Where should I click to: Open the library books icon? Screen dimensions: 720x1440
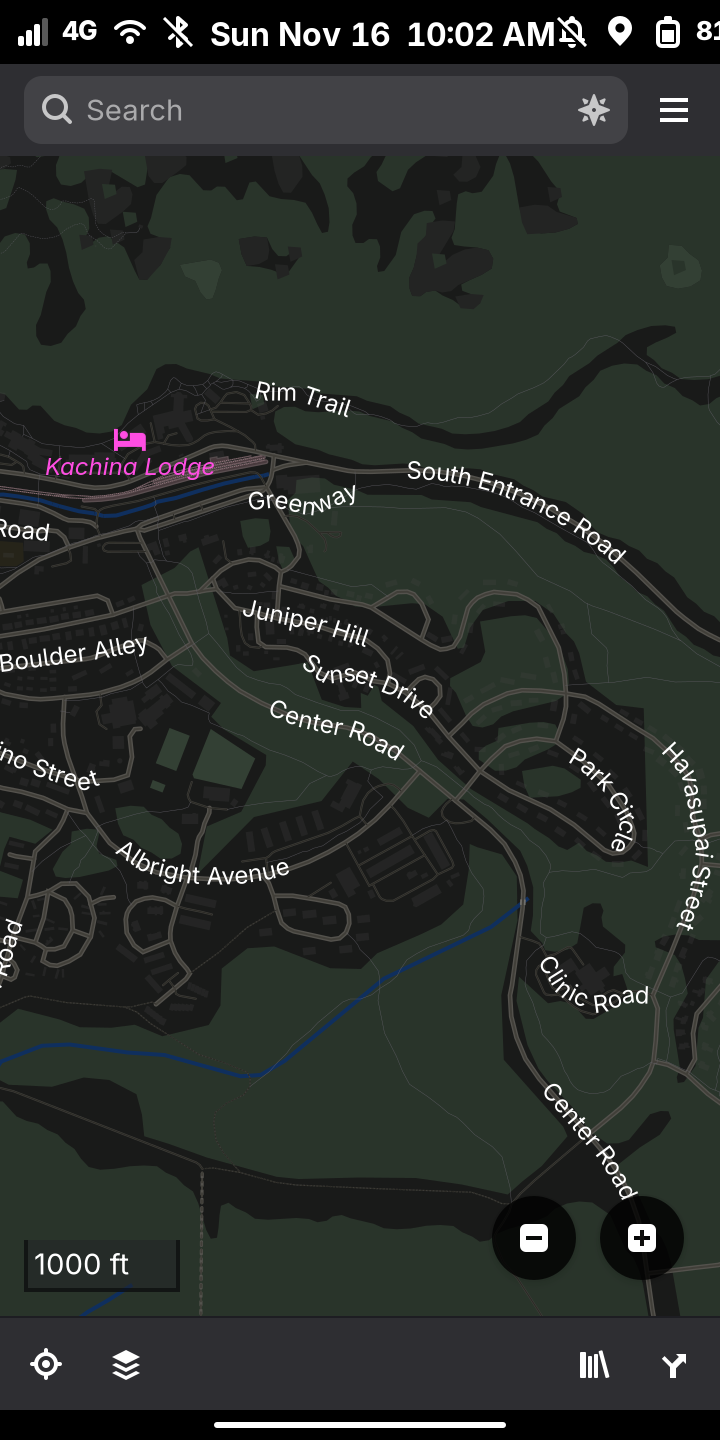pyautogui.click(x=594, y=1364)
